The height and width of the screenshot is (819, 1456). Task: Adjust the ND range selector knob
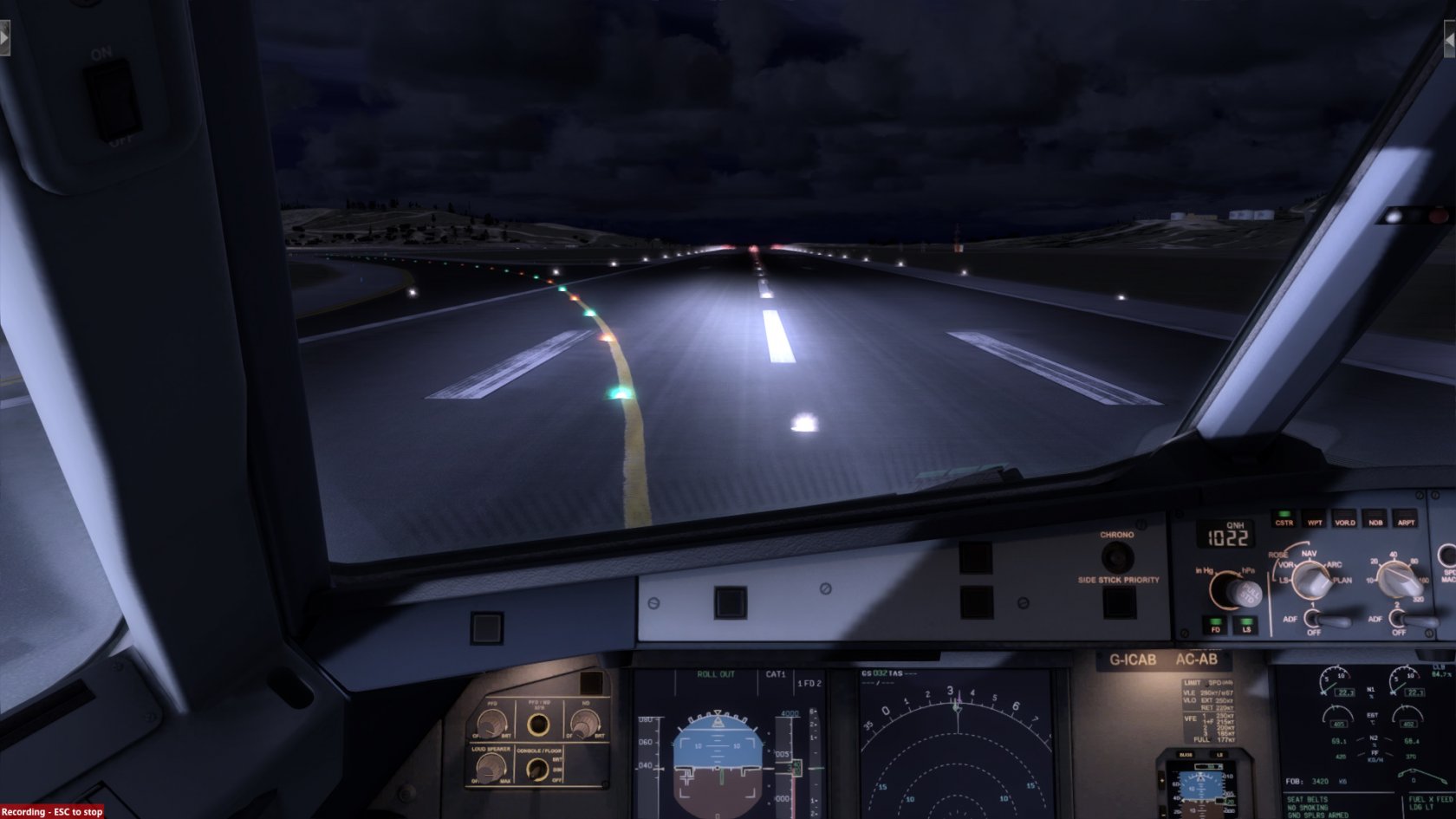pyautogui.click(x=1396, y=578)
